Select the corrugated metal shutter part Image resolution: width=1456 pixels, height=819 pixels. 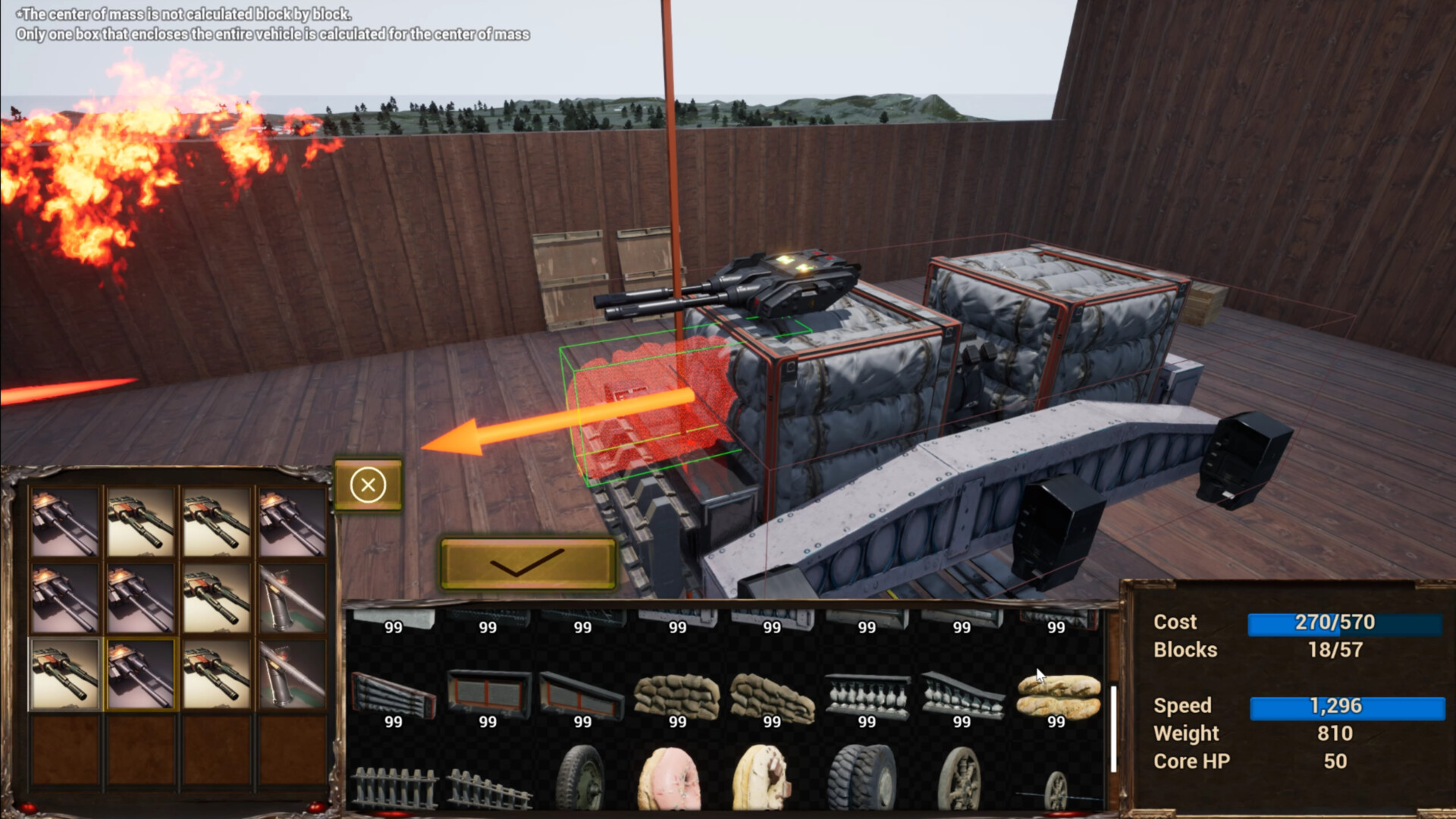[x=394, y=692]
